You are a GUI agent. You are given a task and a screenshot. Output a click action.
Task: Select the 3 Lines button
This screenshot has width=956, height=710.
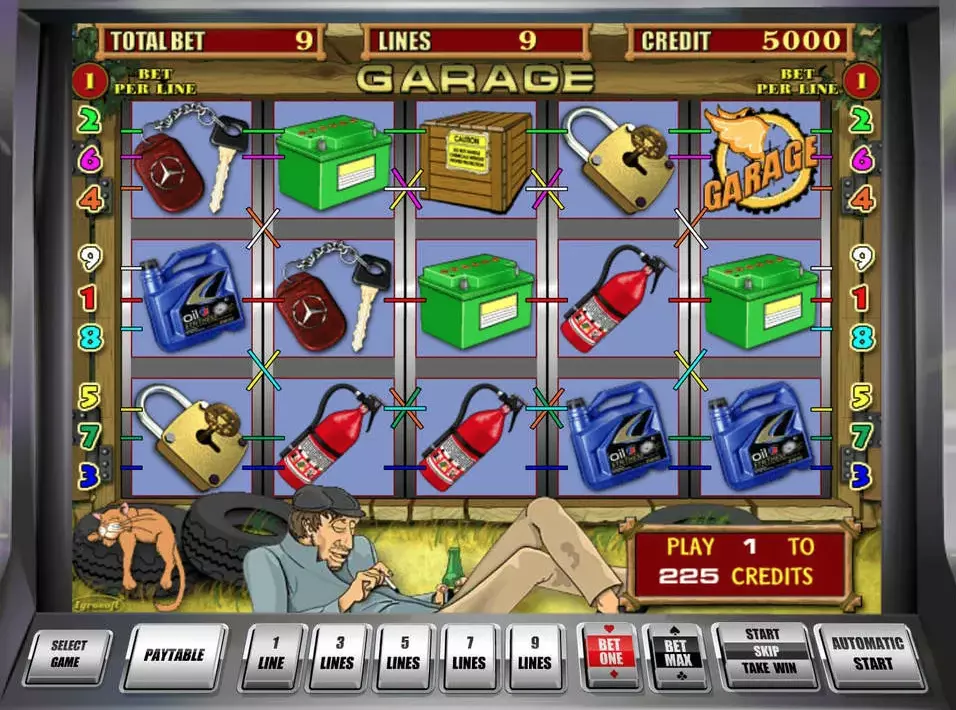[x=338, y=656]
